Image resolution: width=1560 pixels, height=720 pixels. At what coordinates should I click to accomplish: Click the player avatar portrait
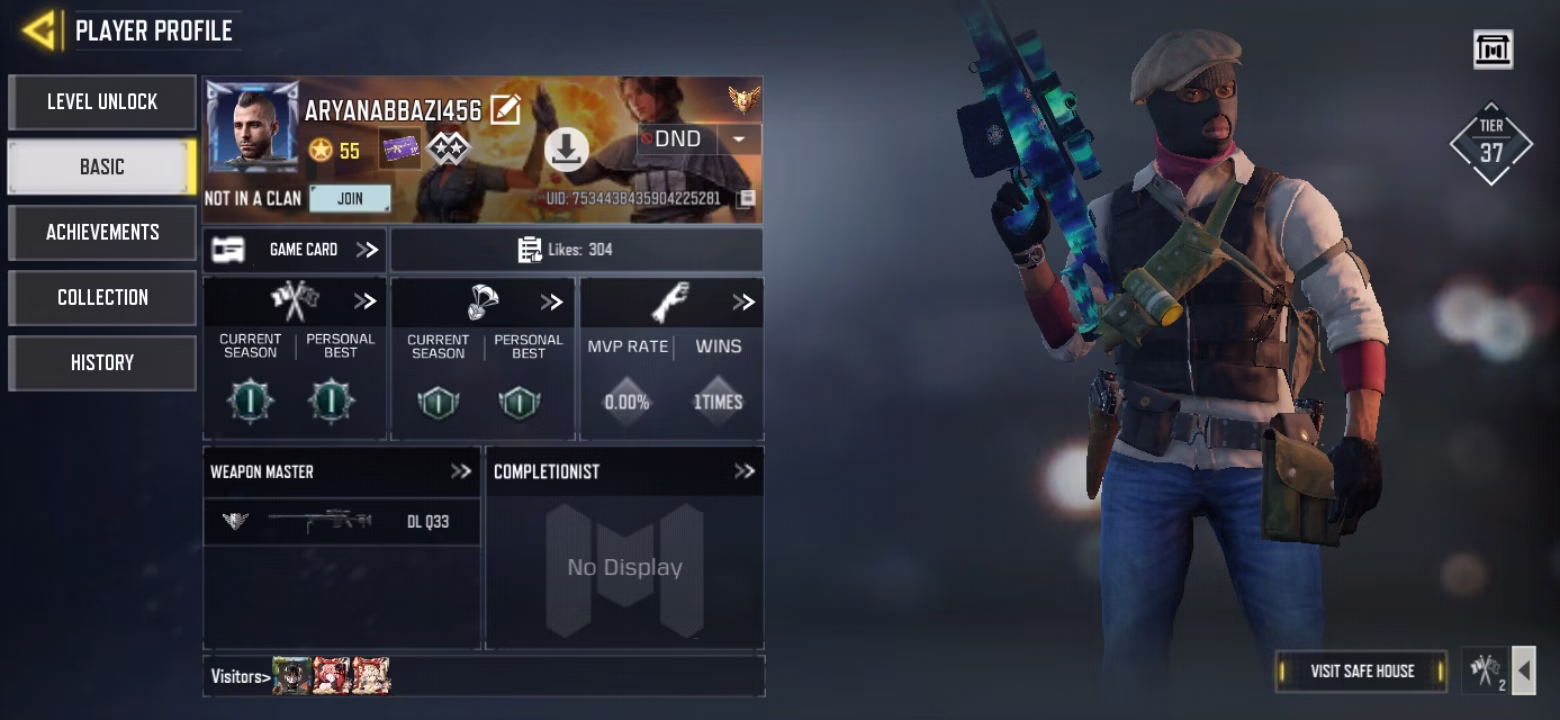pyautogui.click(x=252, y=126)
